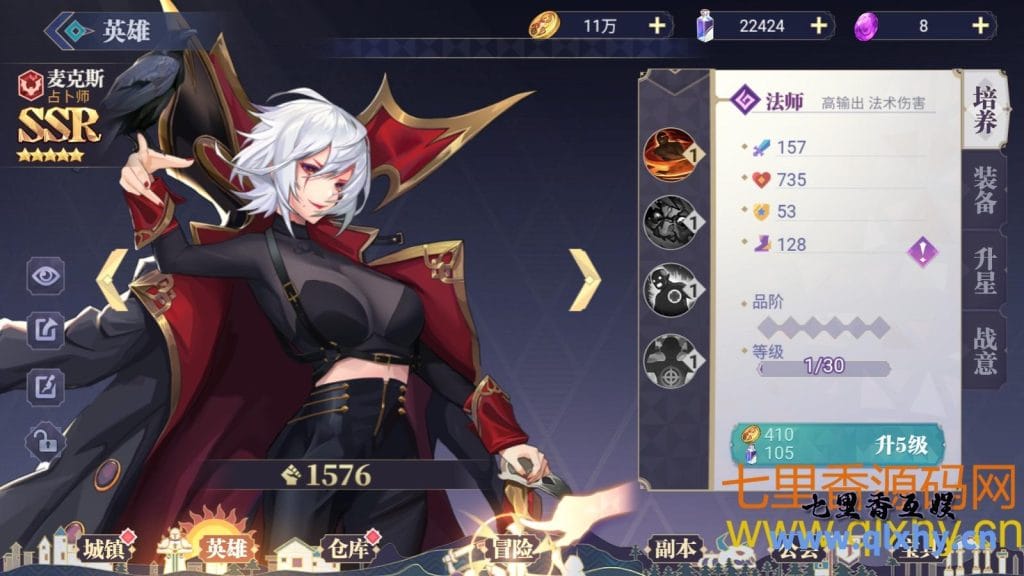Toggle the padlock lock icon
This screenshot has height=576, width=1024.
tap(45, 437)
